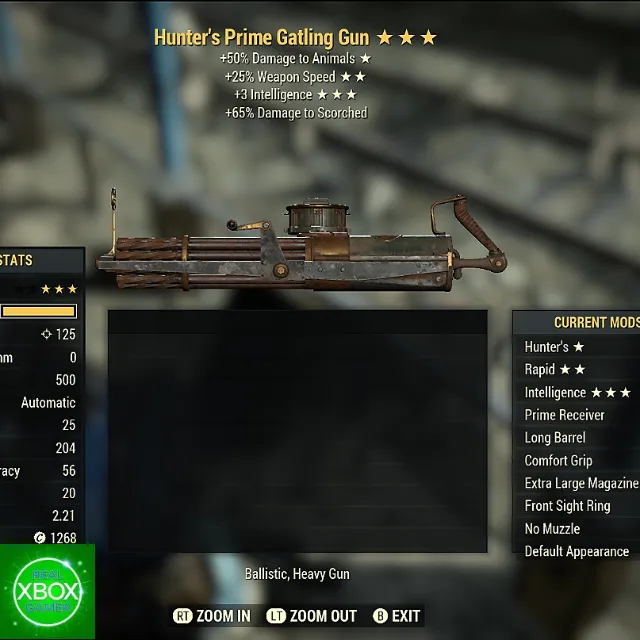Choose the Default Appearance entry
640x640 pixels.
coord(577,551)
